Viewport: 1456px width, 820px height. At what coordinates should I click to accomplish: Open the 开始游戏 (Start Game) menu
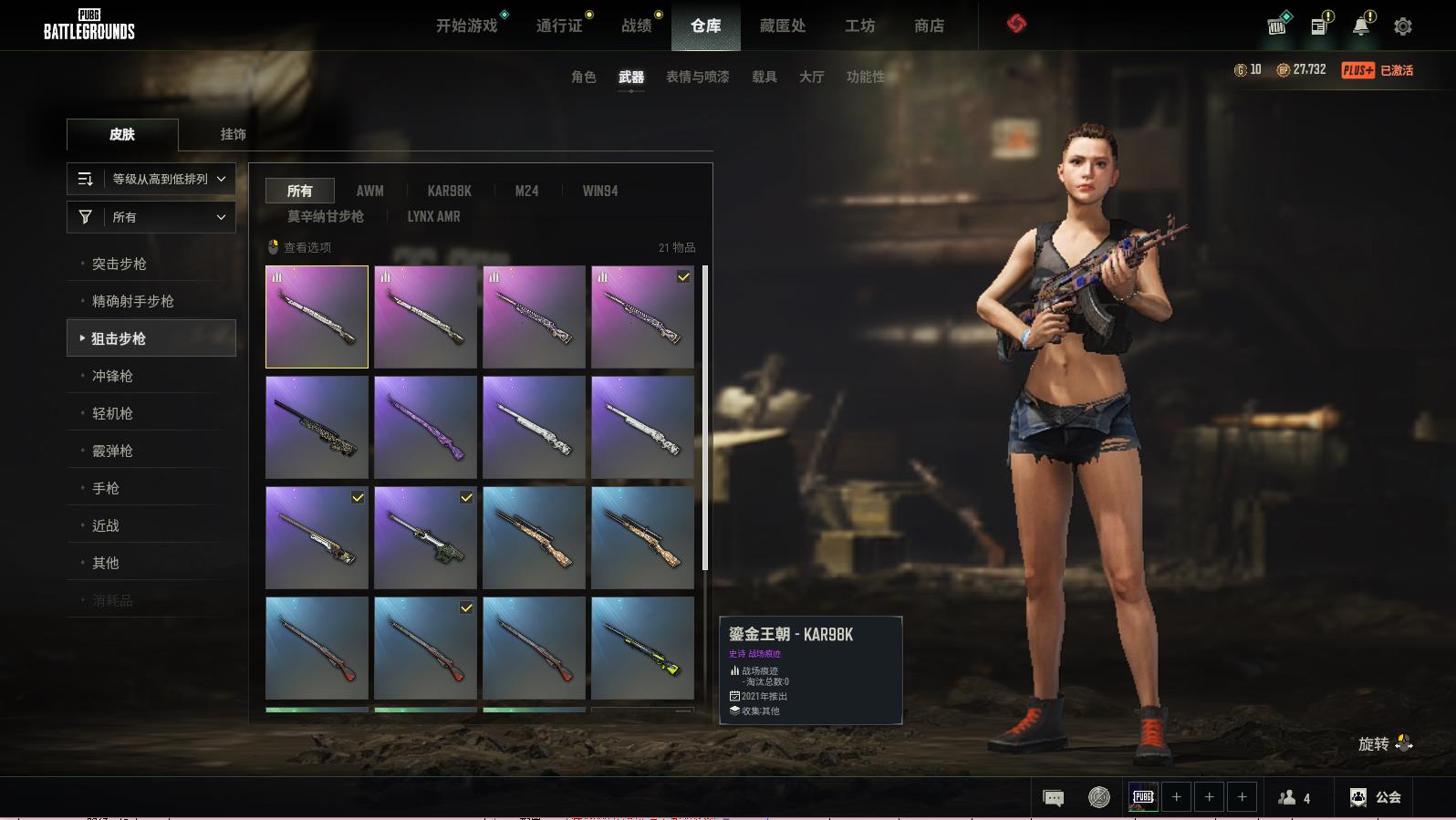click(466, 26)
